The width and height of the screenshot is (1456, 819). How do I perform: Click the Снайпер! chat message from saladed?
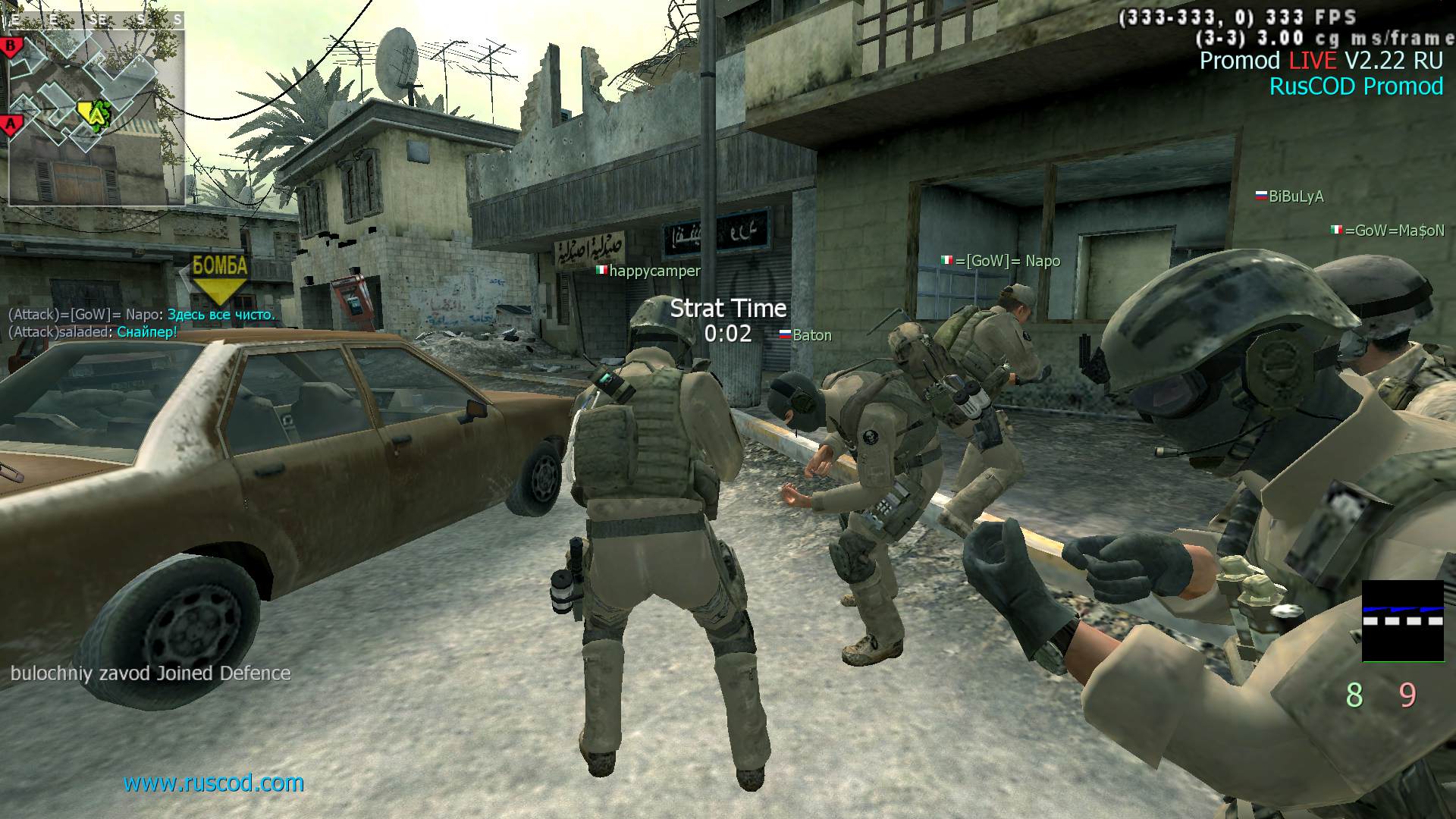tap(146, 332)
